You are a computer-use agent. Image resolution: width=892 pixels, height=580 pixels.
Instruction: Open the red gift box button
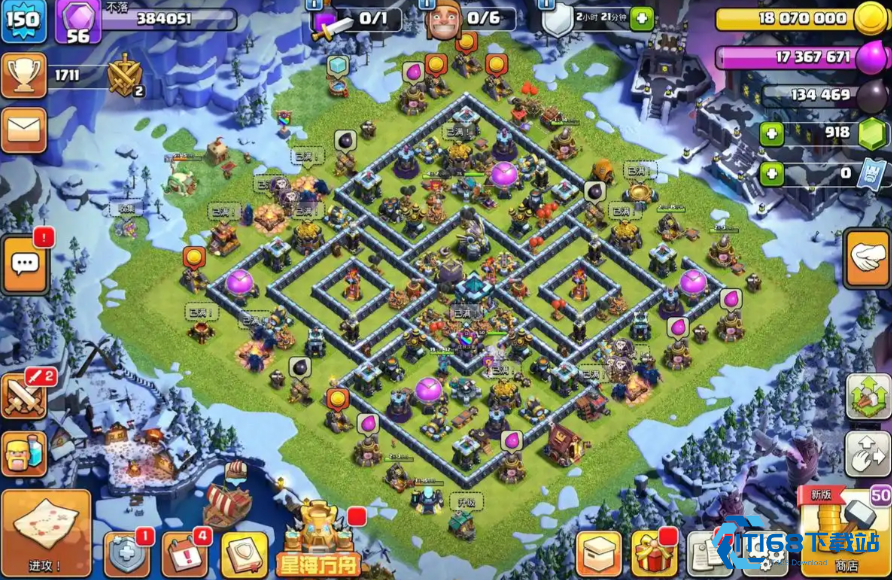coord(654,554)
